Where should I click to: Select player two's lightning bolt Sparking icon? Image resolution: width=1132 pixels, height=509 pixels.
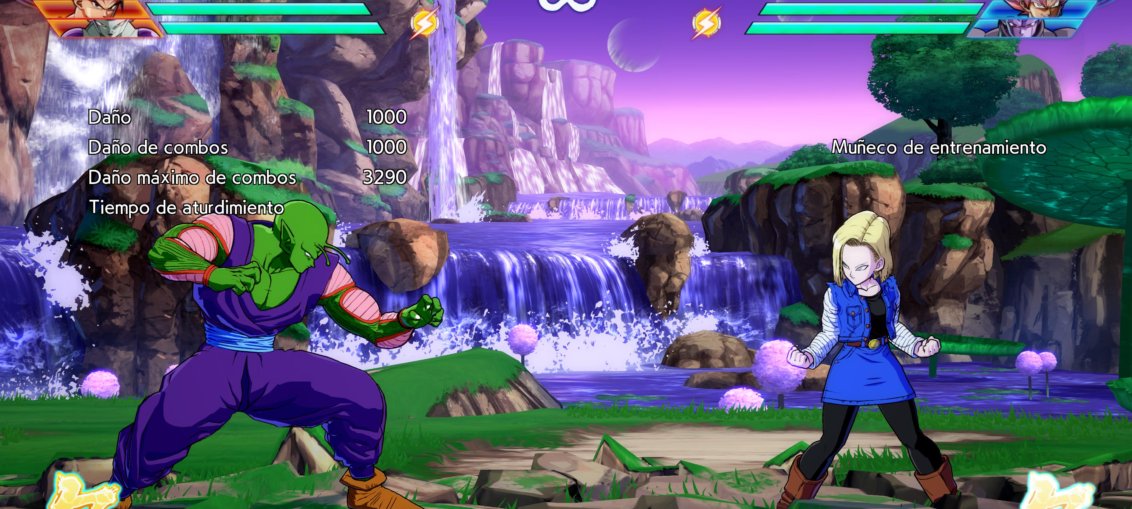point(706,22)
